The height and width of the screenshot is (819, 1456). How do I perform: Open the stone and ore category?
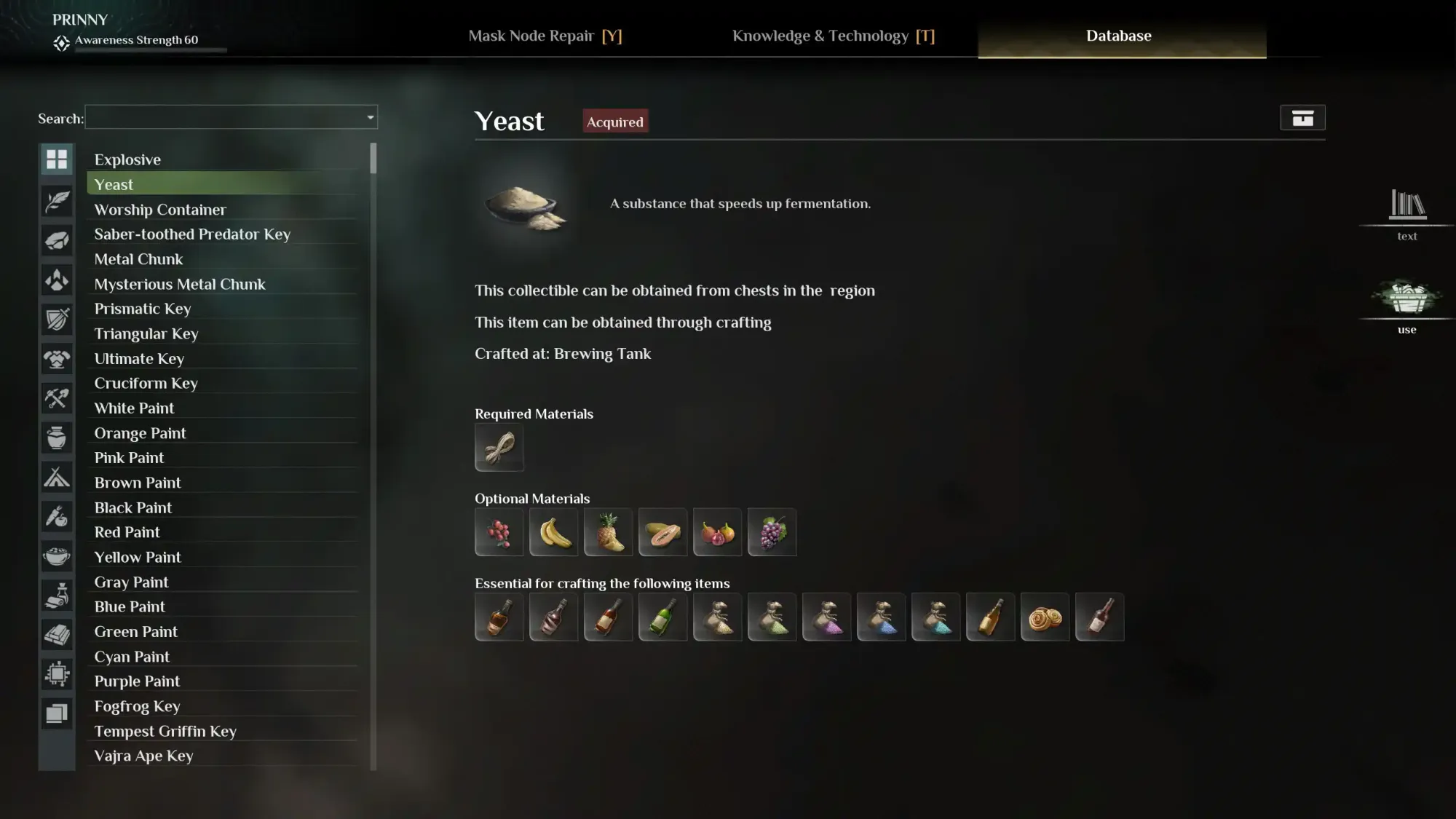click(x=57, y=241)
